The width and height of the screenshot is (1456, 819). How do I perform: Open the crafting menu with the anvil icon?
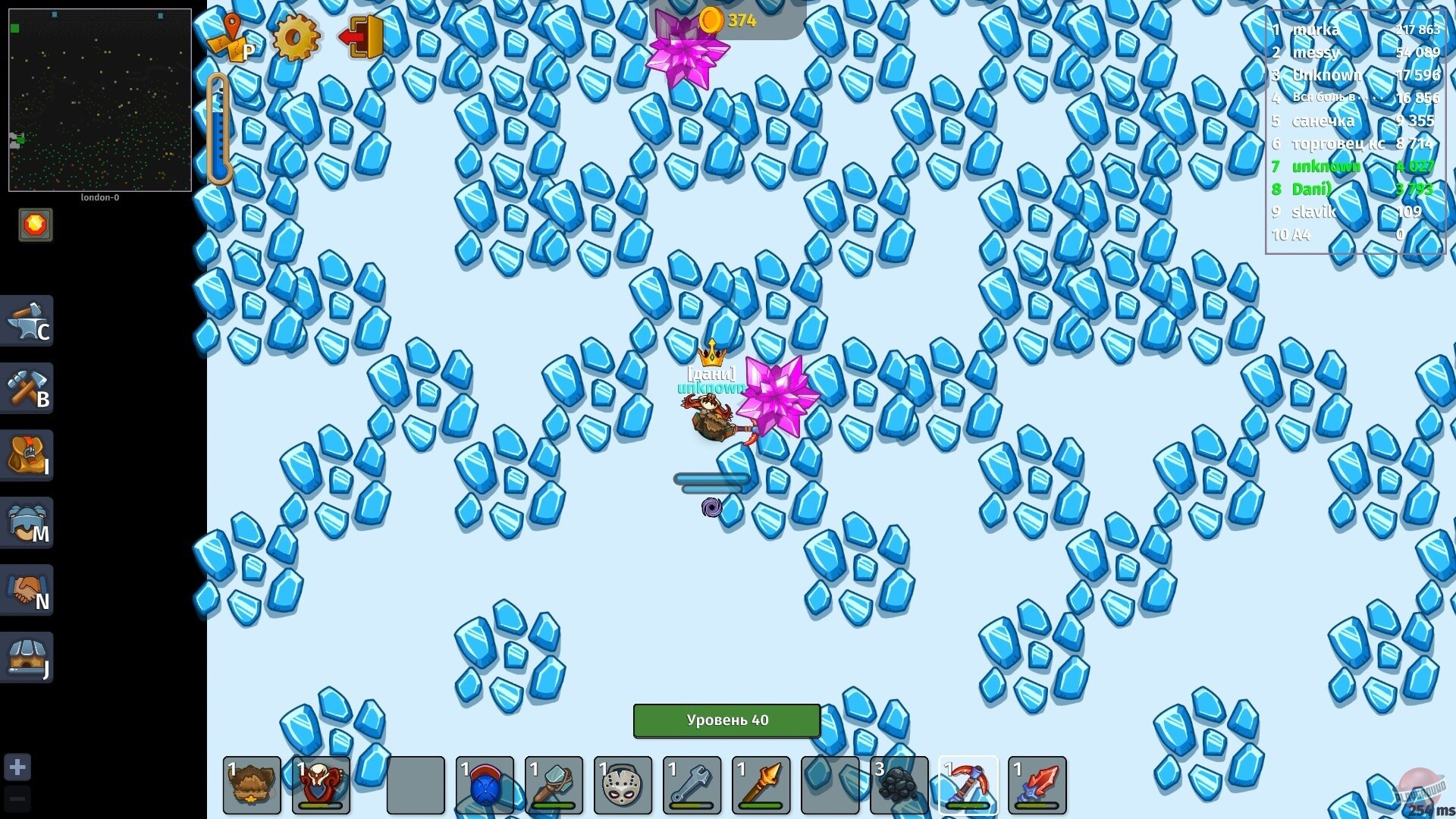(27, 322)
